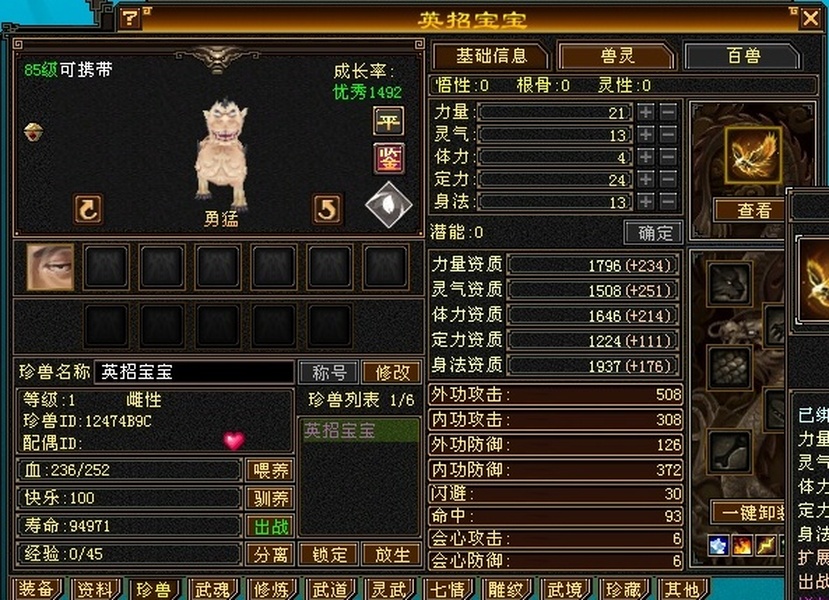Release the pet with 放生
The width and height of the screenshot is (829, 600).
point(391,554)
